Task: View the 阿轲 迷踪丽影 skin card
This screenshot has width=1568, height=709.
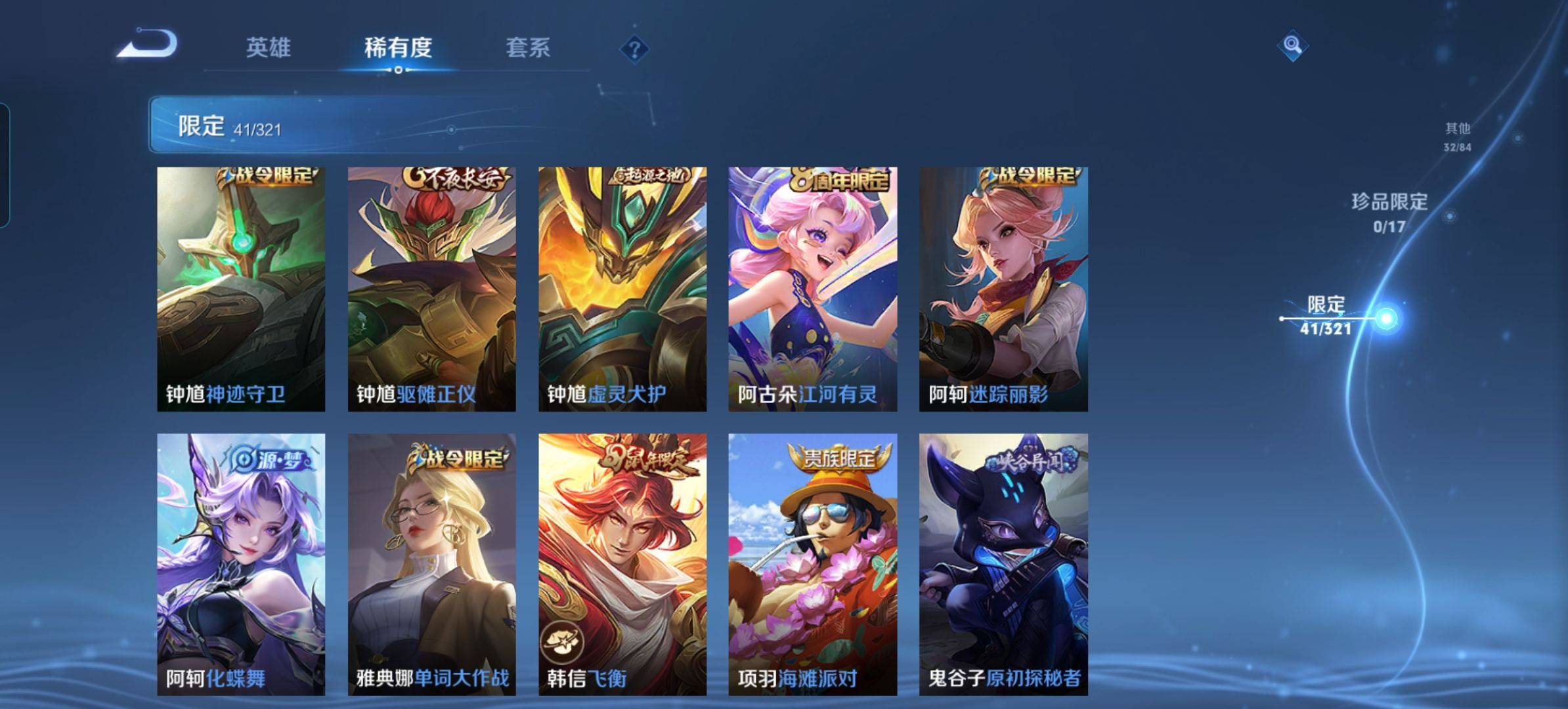Action: tap(1003, 289)
